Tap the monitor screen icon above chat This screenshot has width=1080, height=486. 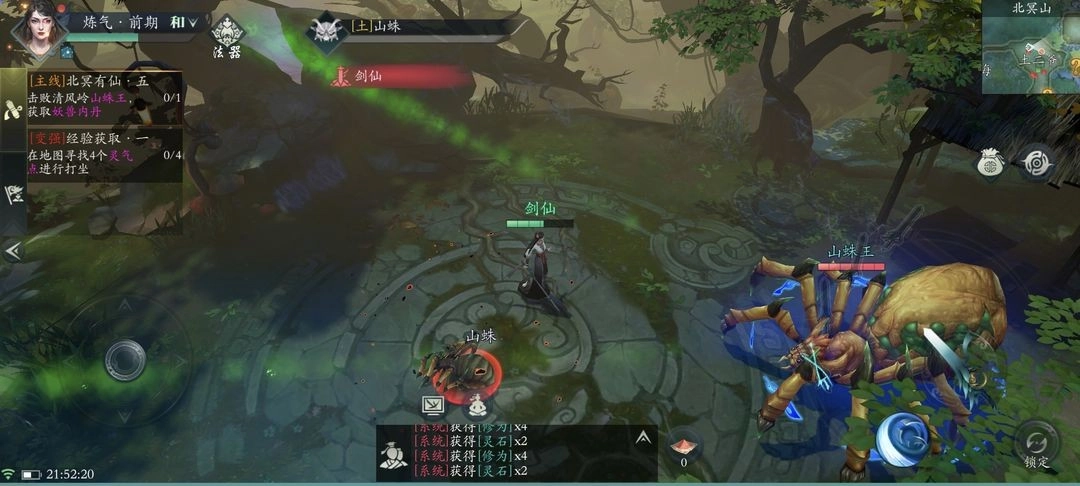pyautogui.click(x=434, y=405)
